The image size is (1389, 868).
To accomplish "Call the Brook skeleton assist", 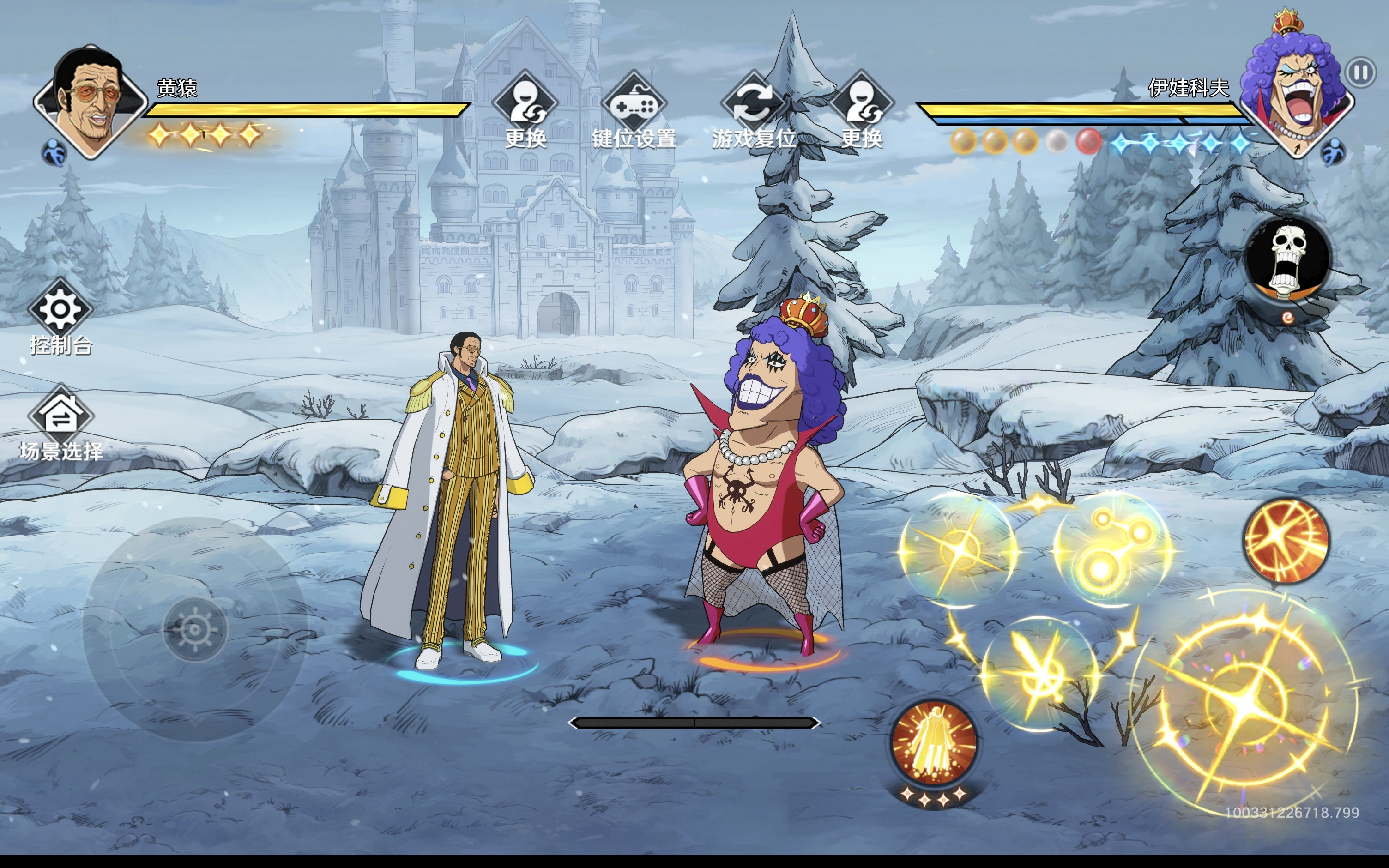I will coord(1287,259).
